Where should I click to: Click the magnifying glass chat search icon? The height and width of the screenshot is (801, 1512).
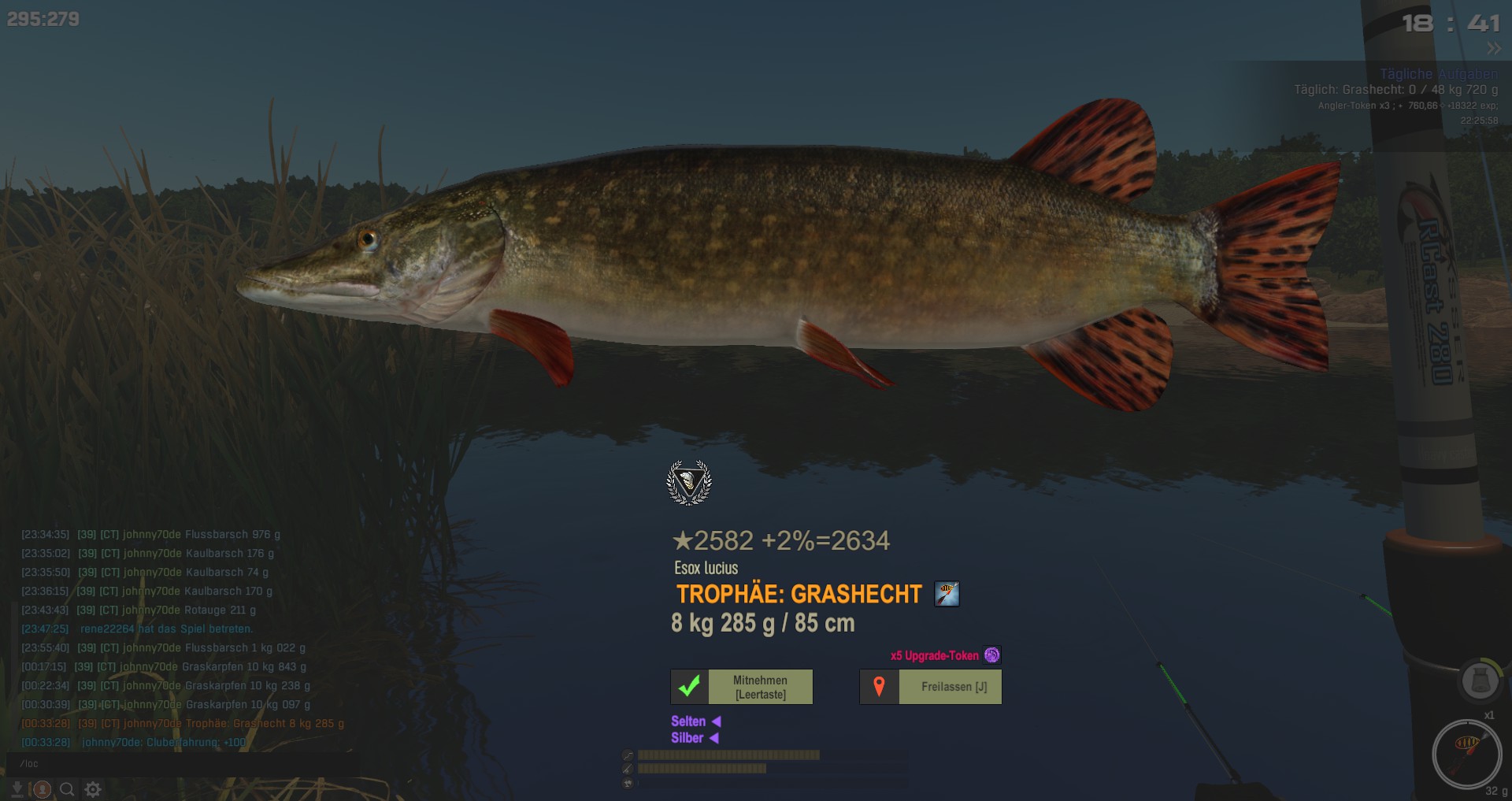click(68, 789)
